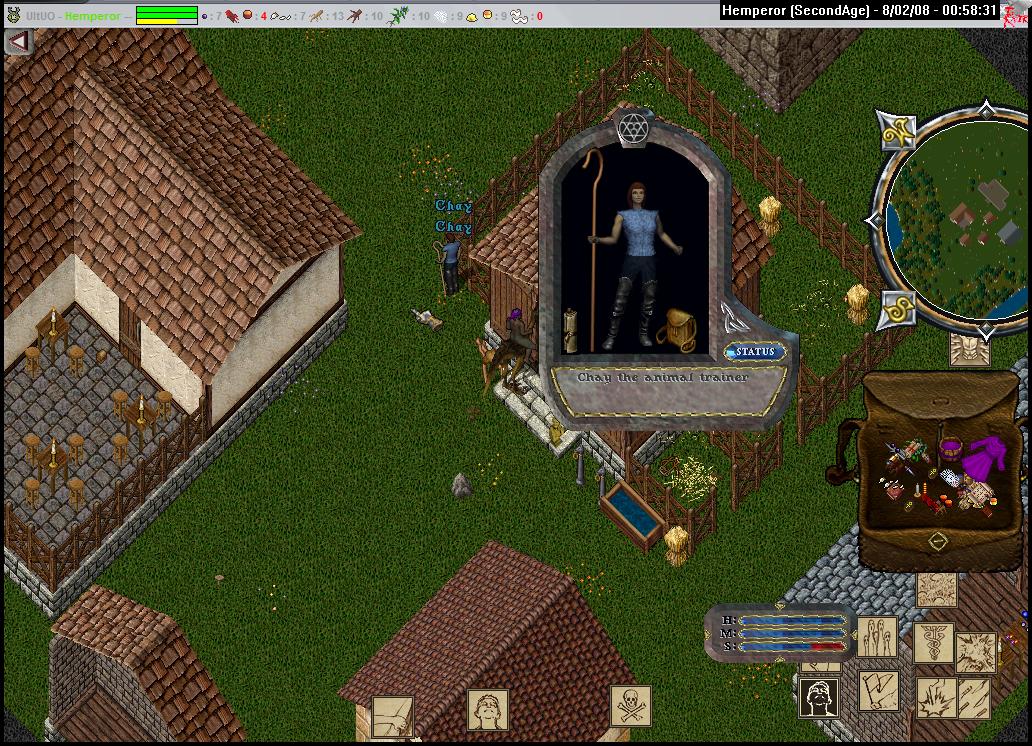
Task: Click the gold W emblem on the minimap
Action: (896, 130)
